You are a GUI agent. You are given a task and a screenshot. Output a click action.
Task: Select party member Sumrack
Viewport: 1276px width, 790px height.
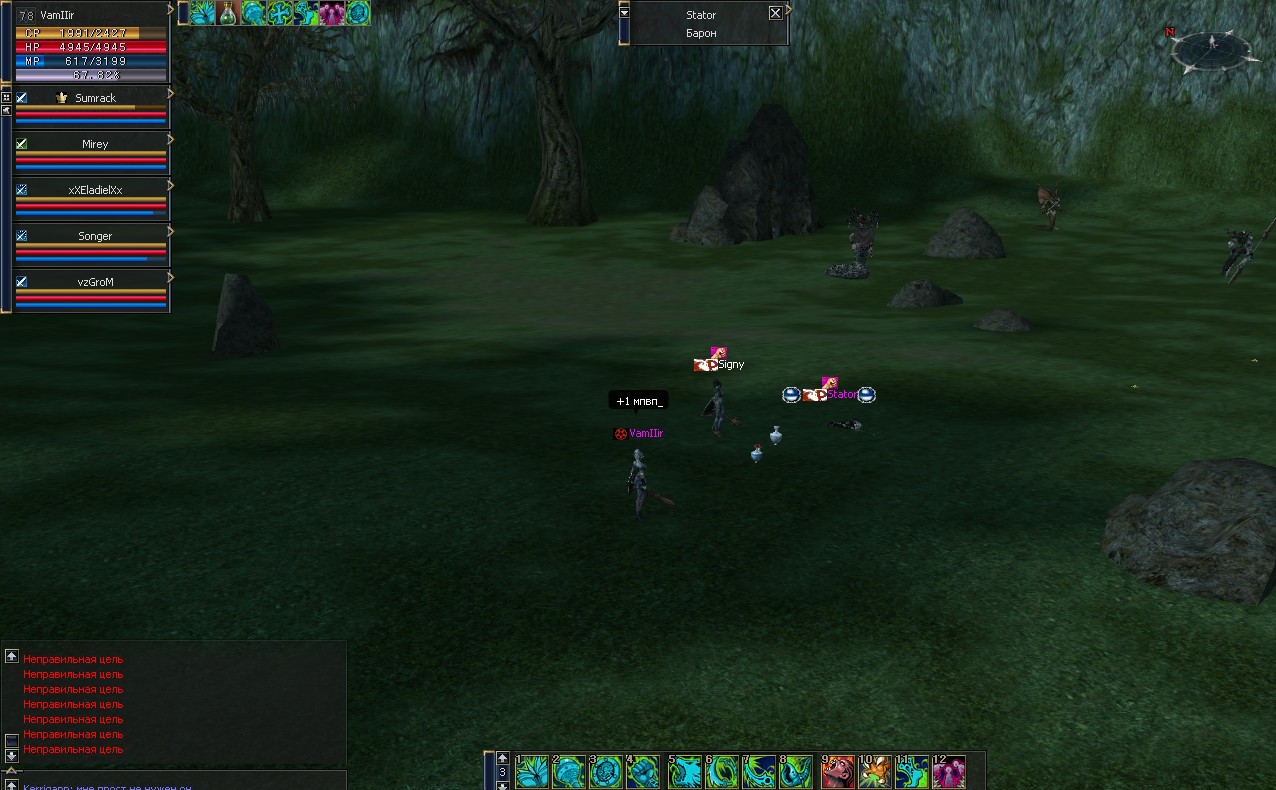tap(95, 98)
